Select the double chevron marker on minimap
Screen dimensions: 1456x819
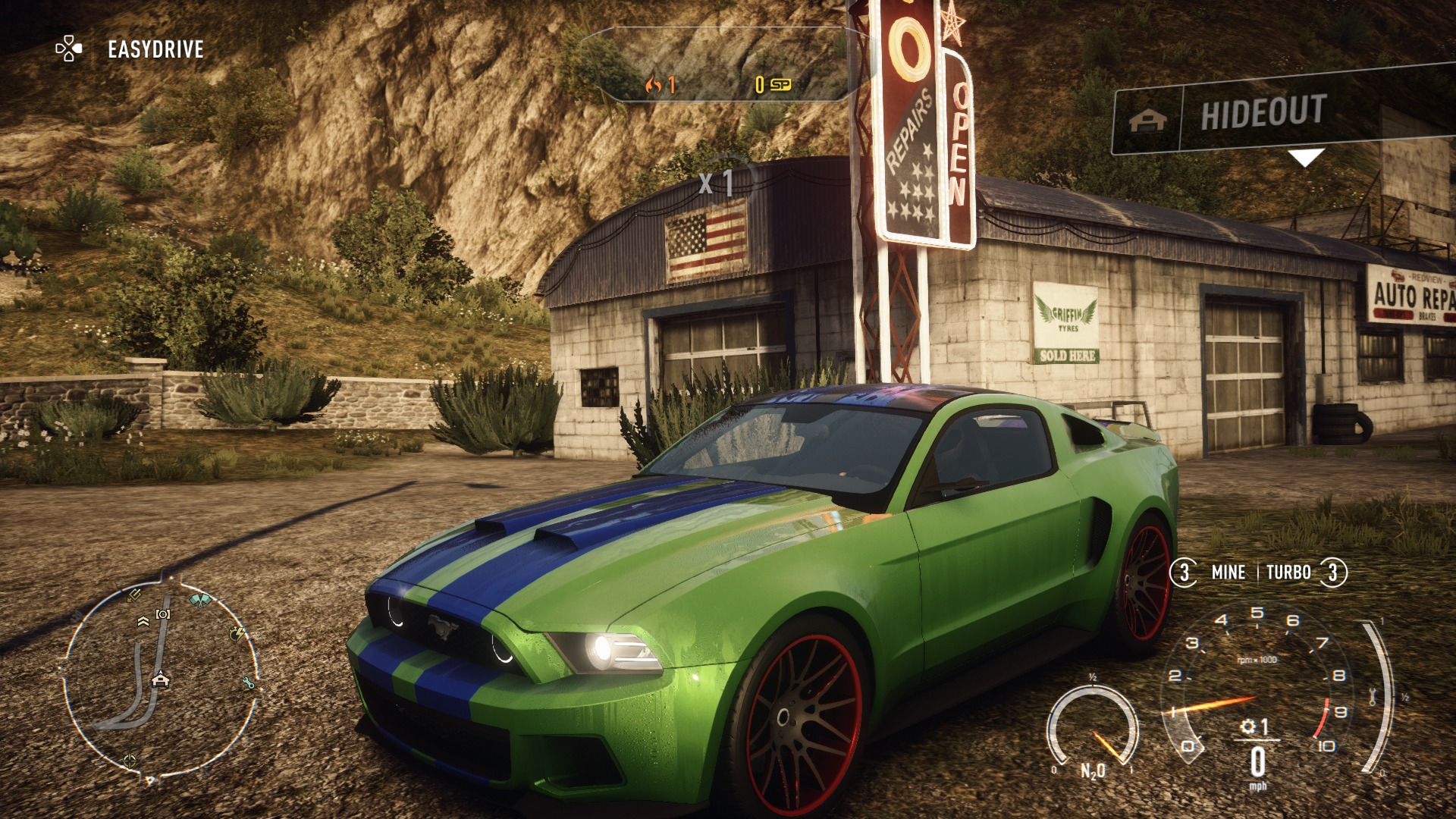point(143,622)
